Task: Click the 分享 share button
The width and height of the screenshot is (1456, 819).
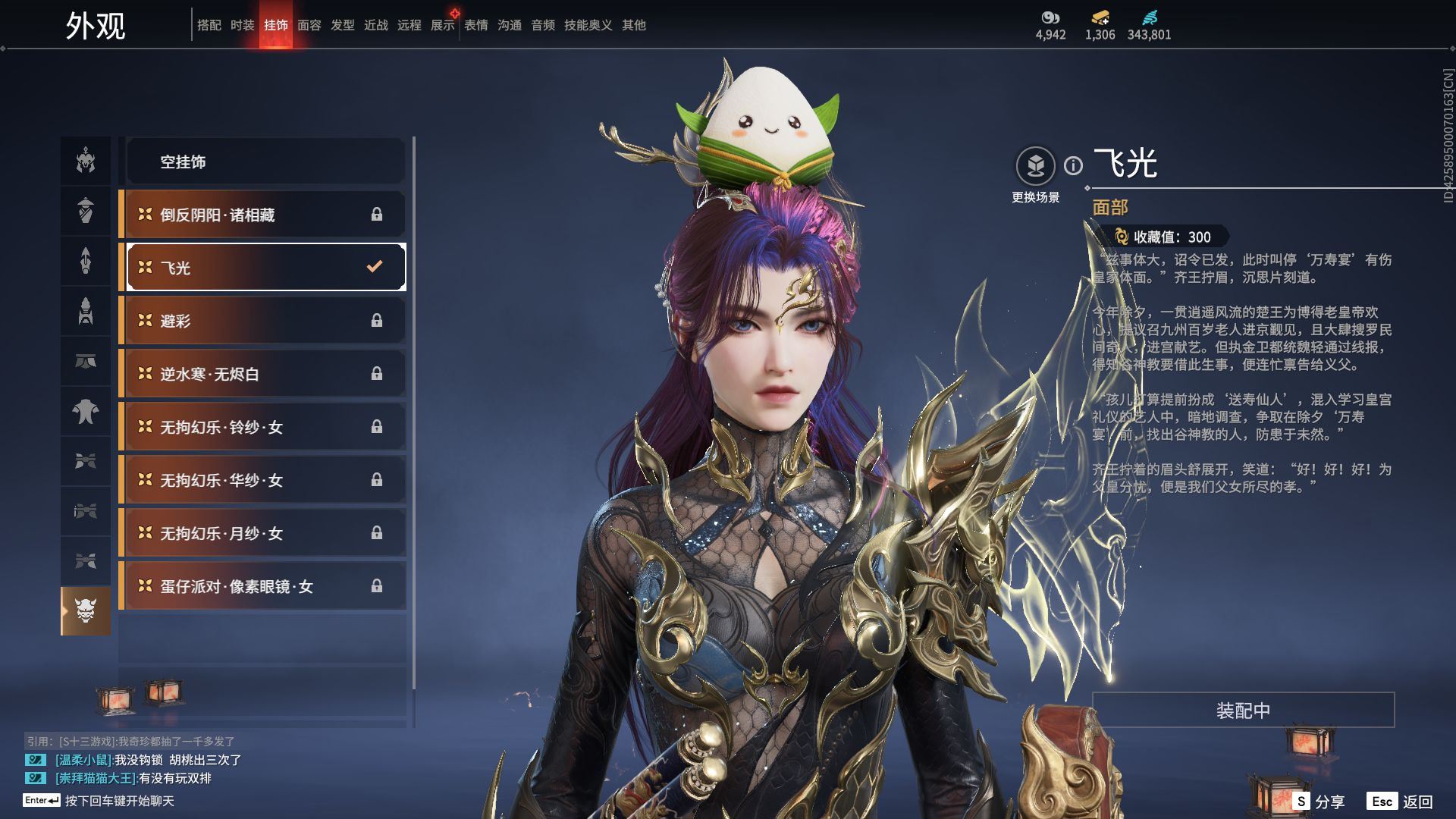Action: pos(1319,802)
